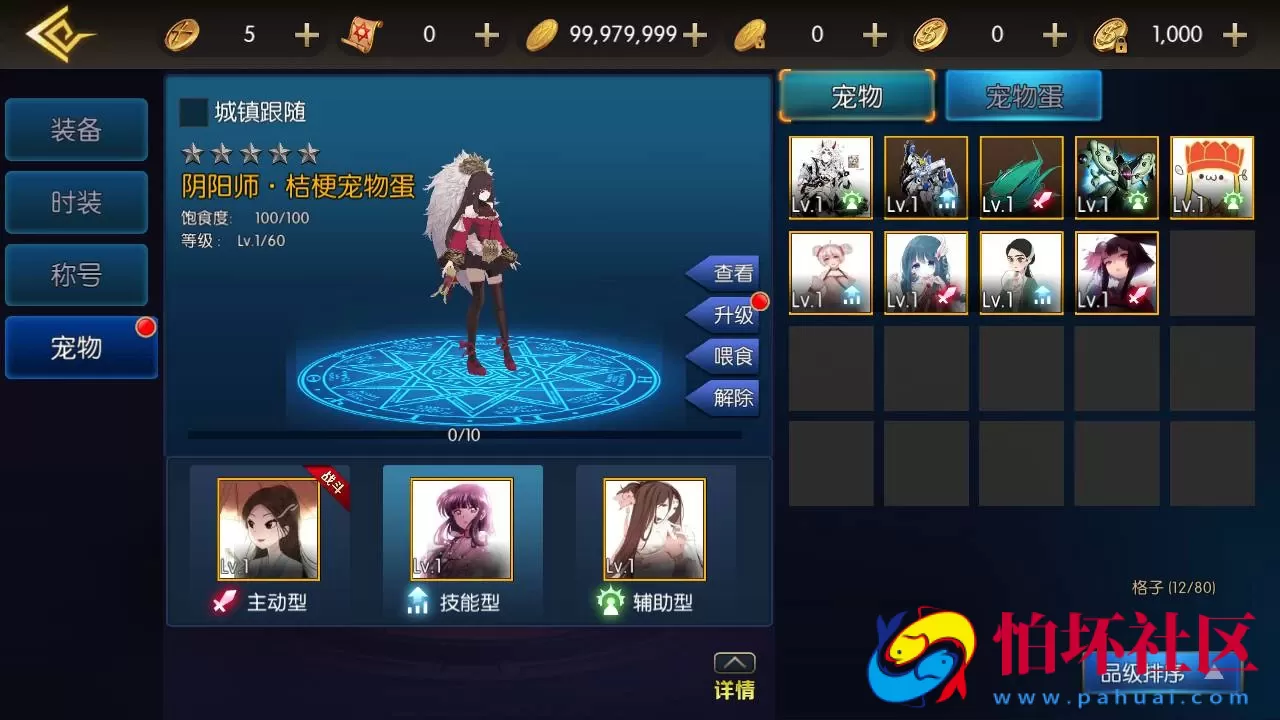Click the treasure map scroll currency icon
The width and height of the screenshot is (1280, 720).
(x=363, y=33)
